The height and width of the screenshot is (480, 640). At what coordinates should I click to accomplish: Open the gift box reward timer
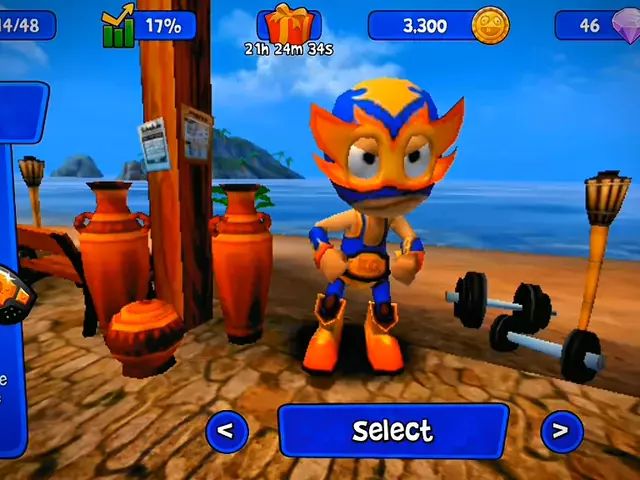tap(289, 26)
